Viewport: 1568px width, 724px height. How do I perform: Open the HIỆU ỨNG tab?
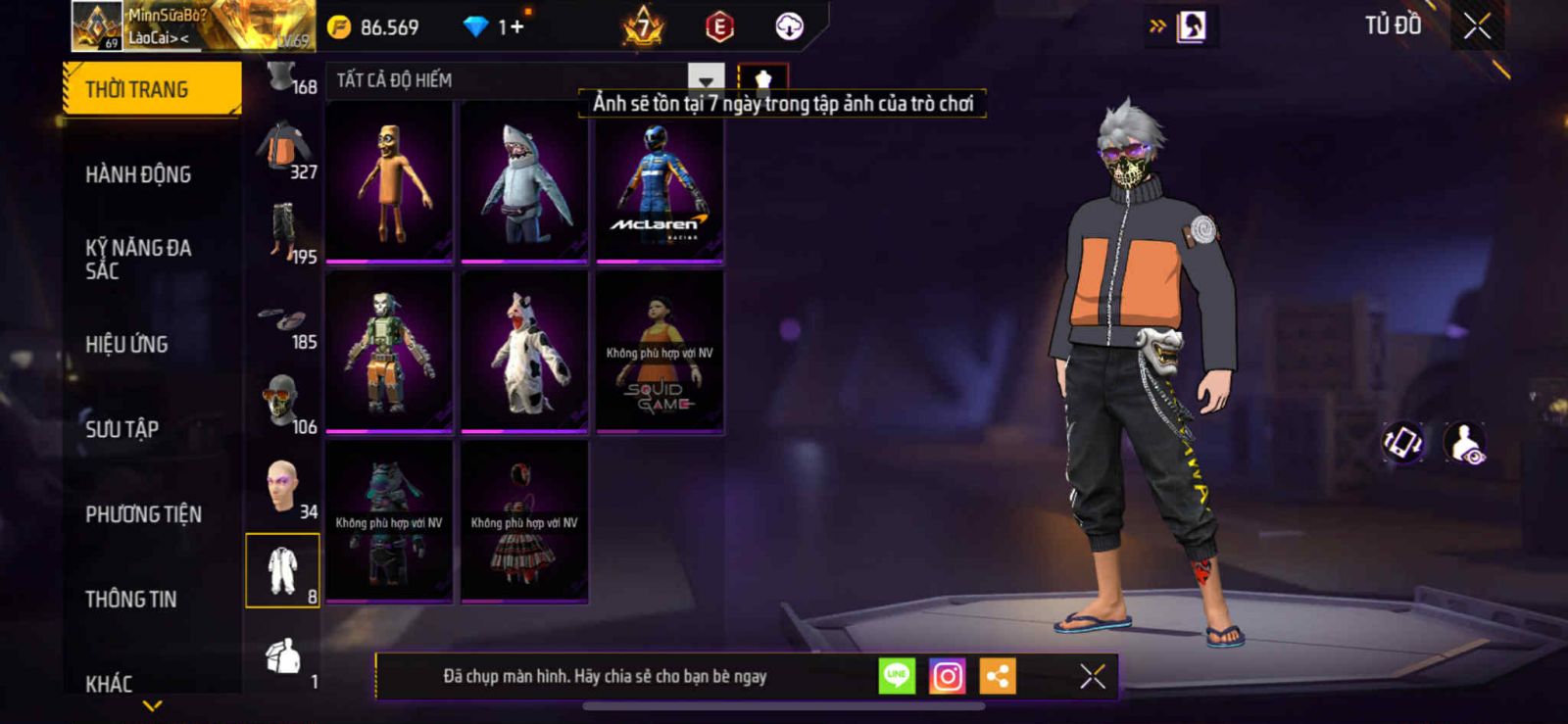(x=126, y=344)
